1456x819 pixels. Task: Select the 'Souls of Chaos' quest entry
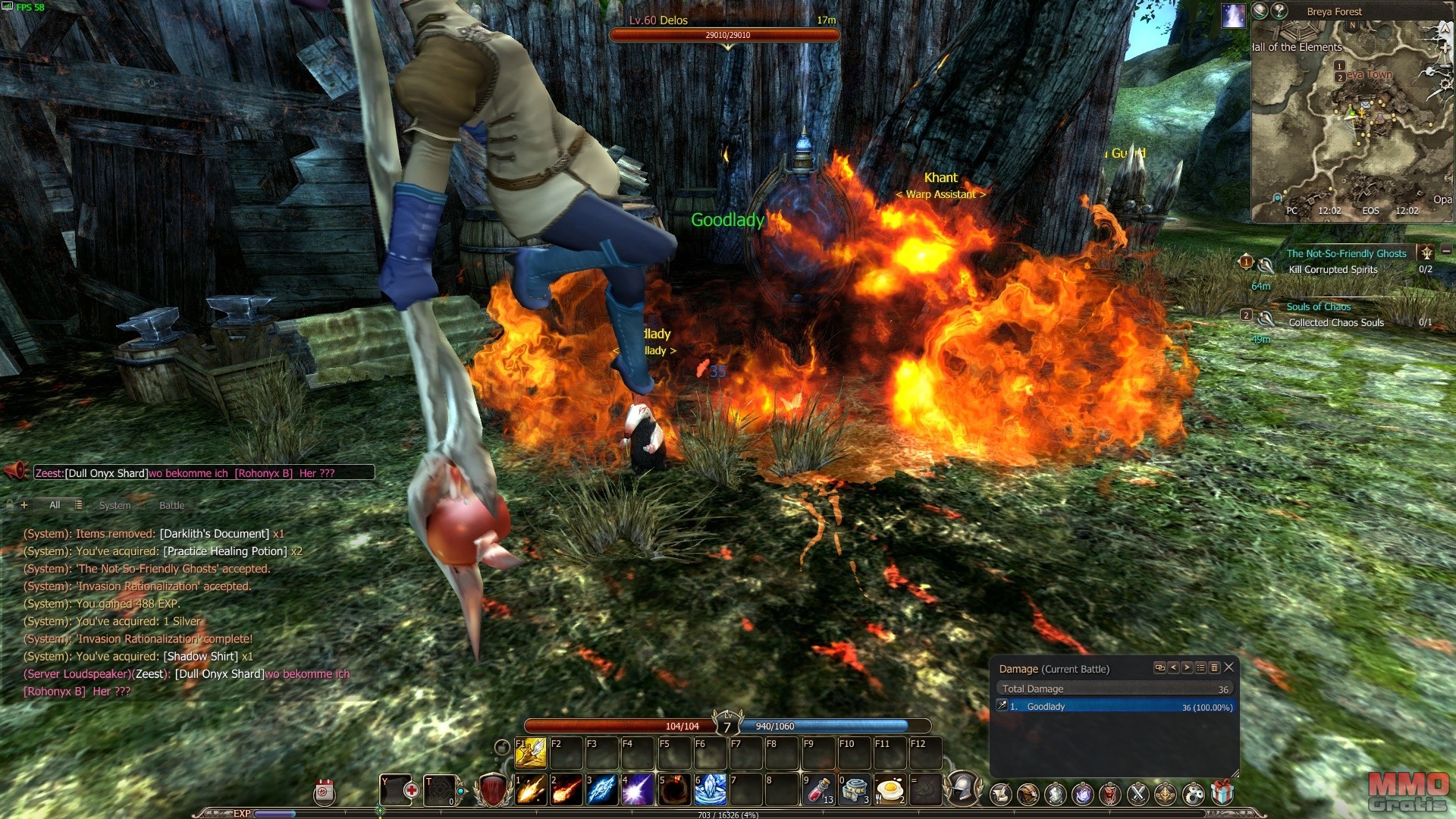[x=1318, y=307]
